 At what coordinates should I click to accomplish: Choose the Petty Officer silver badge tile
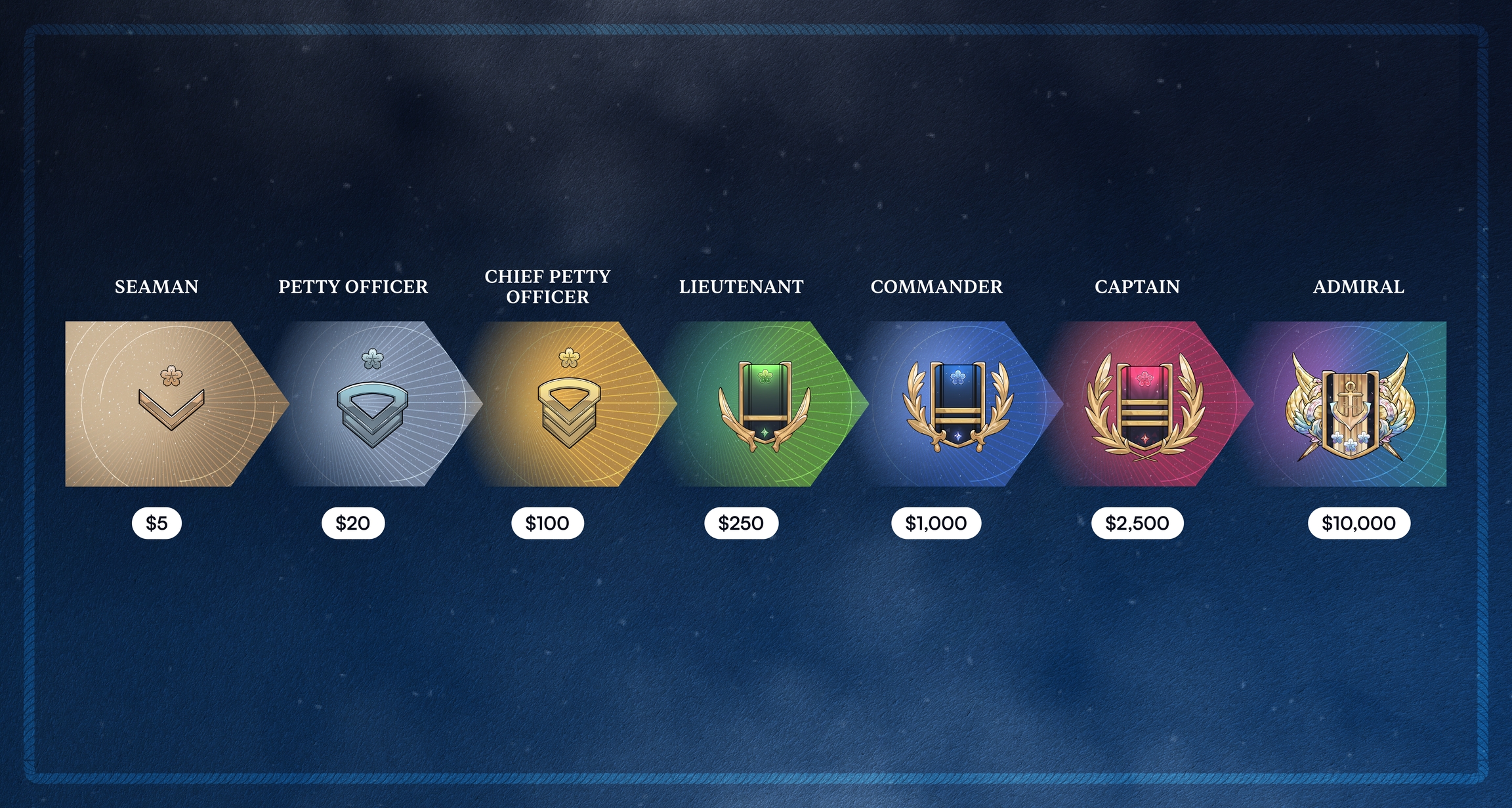pyautogui.click(x=372, y=404)
